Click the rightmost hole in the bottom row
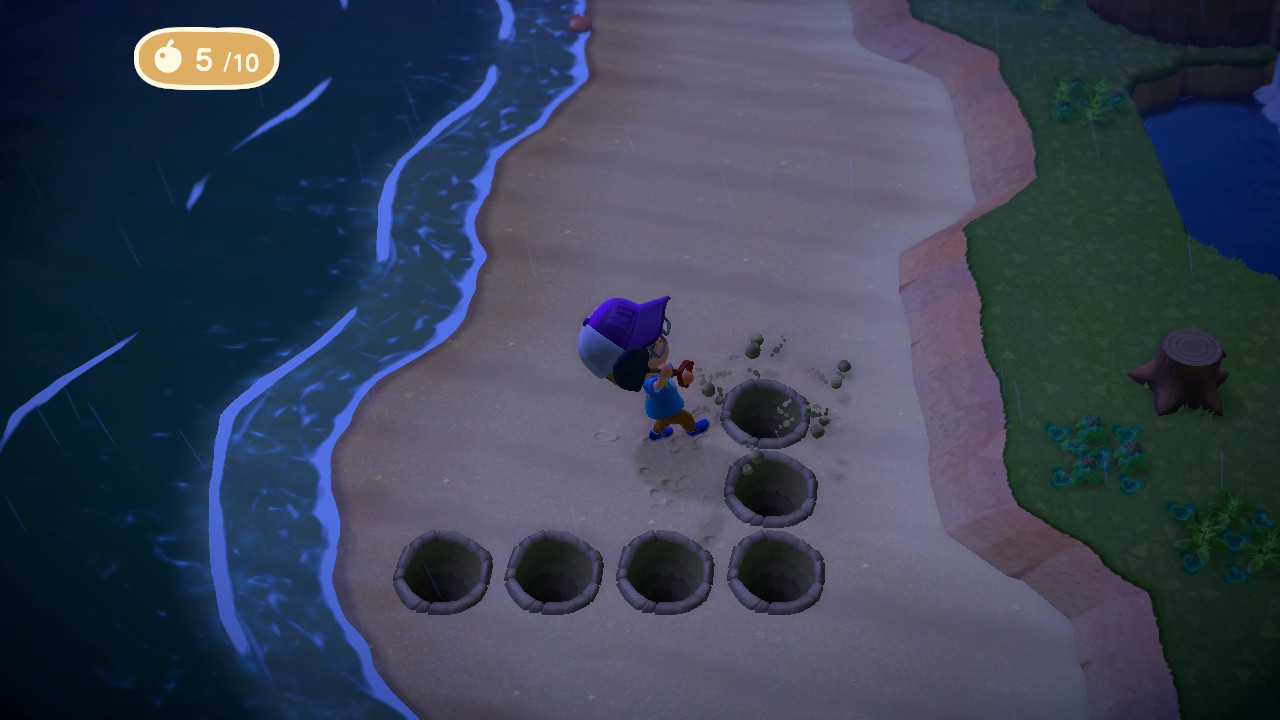The width and height of the screenshot is (1280, 720). pos(772,570)
